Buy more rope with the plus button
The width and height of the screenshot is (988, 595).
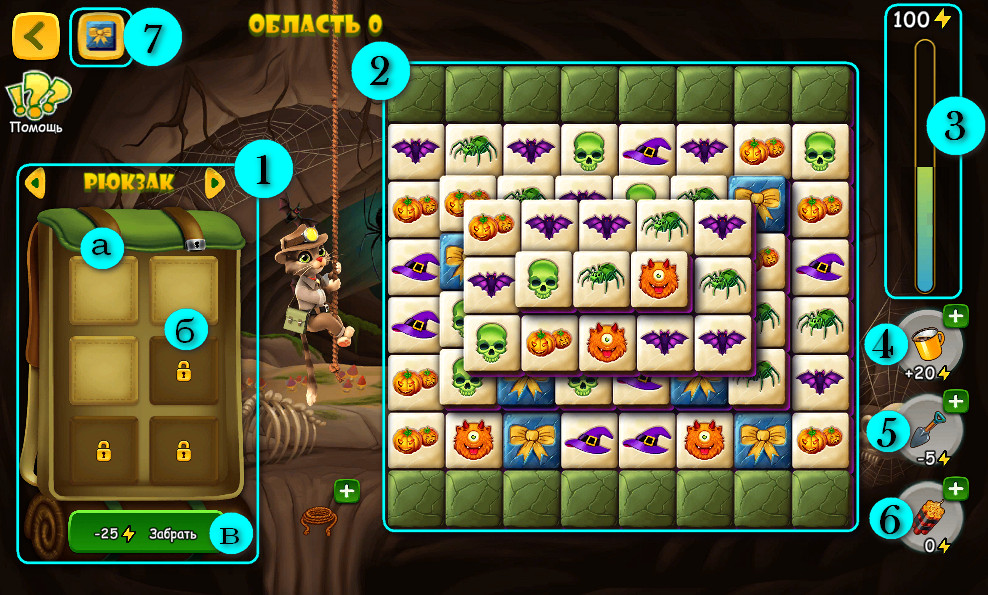tap(347, 491)
